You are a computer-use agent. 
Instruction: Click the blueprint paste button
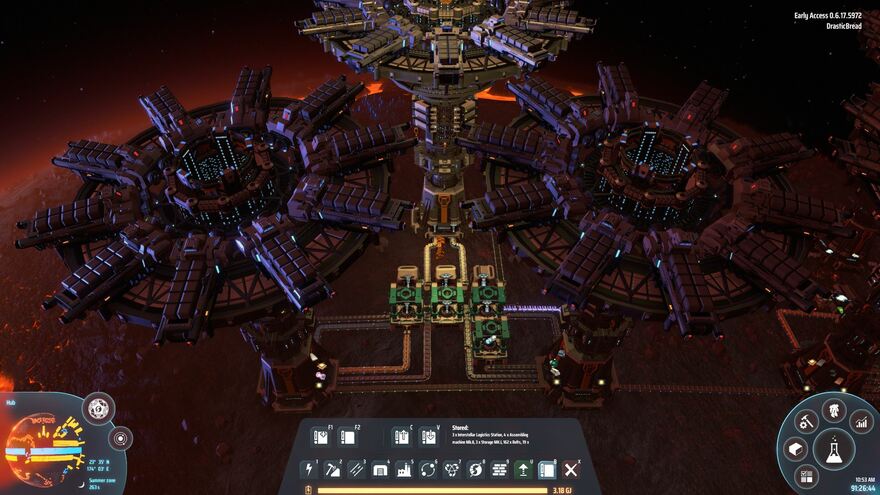click(x=428, y=436)
